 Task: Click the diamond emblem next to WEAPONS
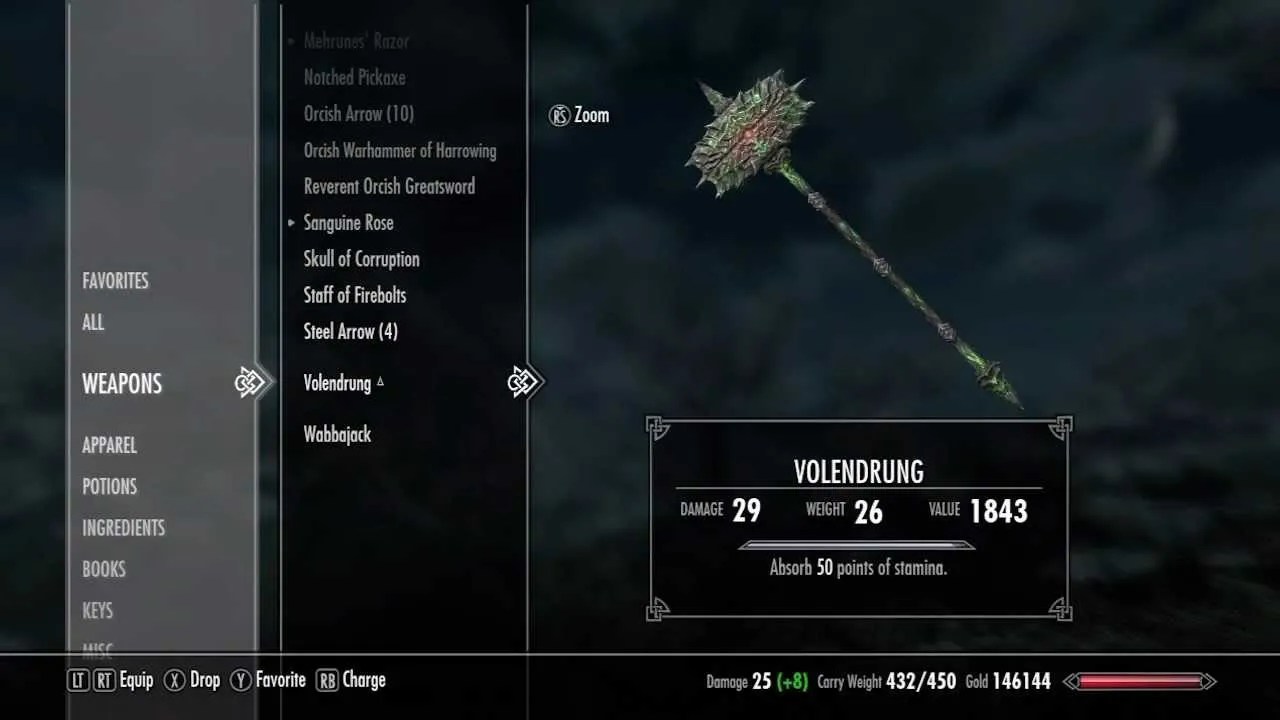point(250,382)
